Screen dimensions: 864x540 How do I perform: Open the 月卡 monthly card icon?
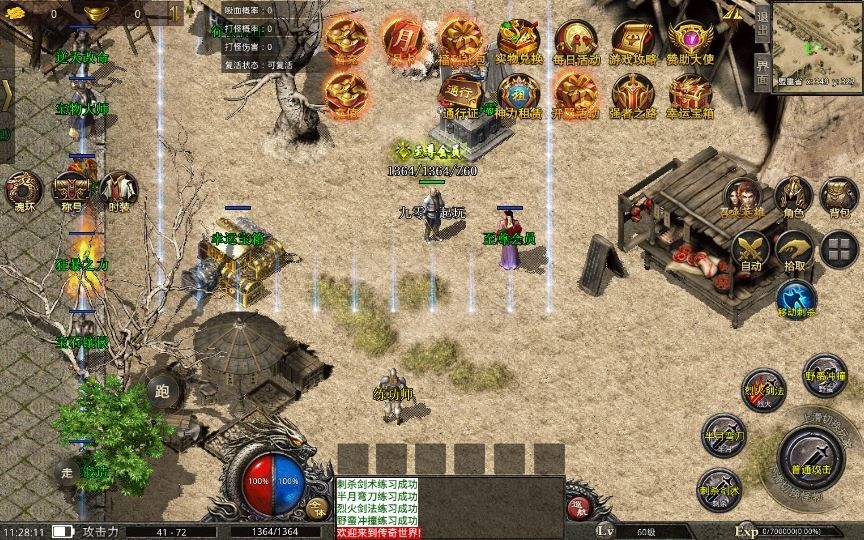click(402, 39)
